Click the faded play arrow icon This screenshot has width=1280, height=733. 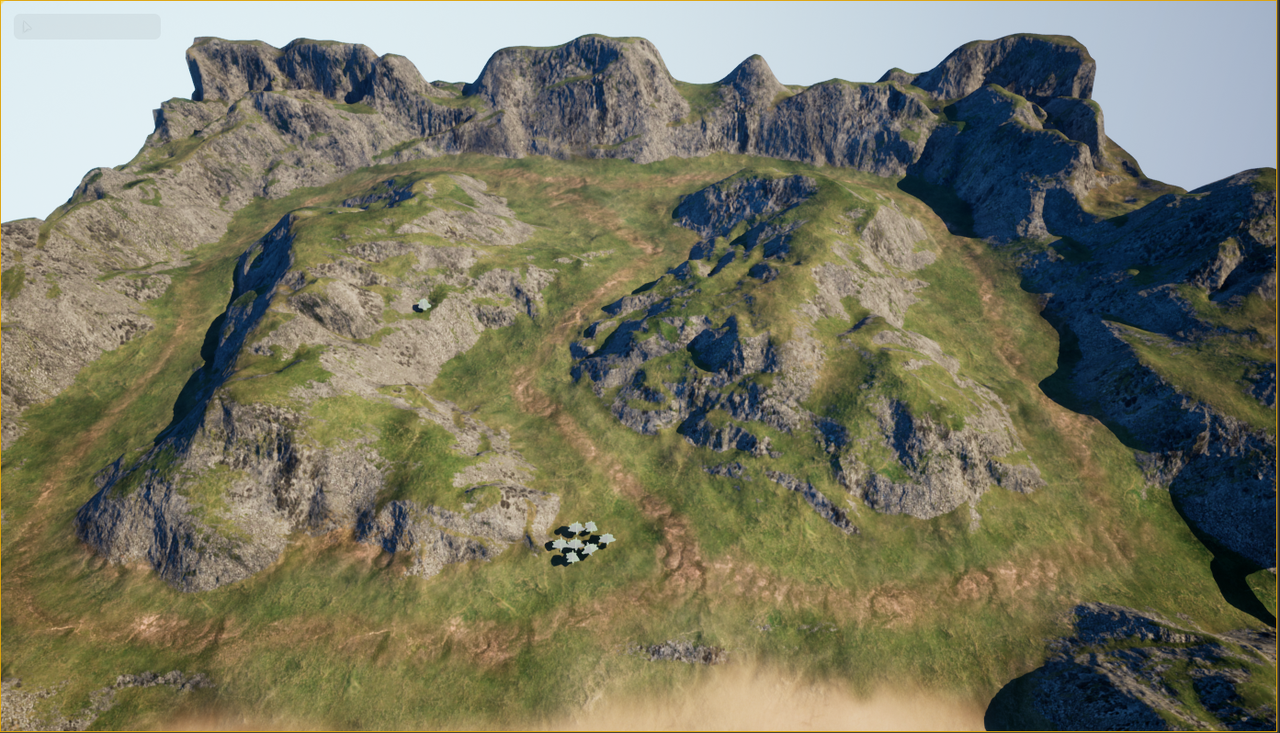tap(27, 27)
